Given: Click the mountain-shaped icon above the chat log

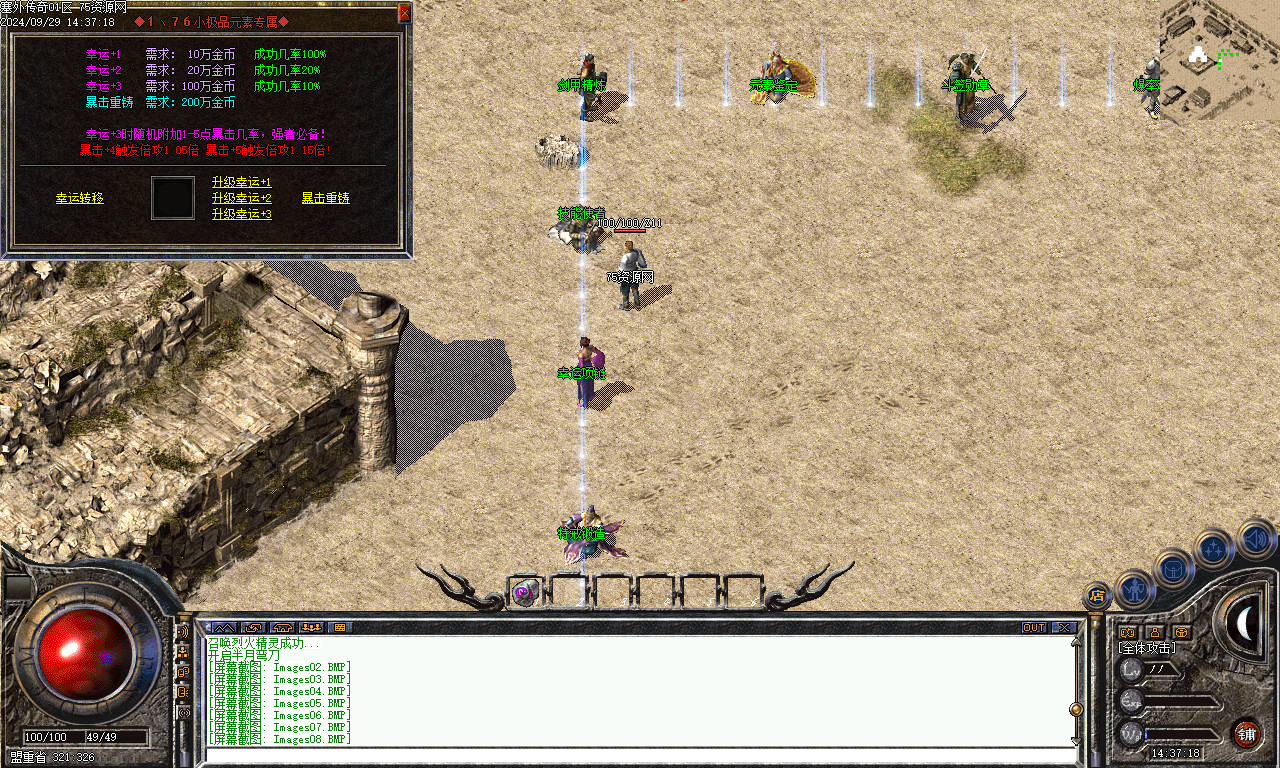Looking at the screenshot, I should point(224,628).
